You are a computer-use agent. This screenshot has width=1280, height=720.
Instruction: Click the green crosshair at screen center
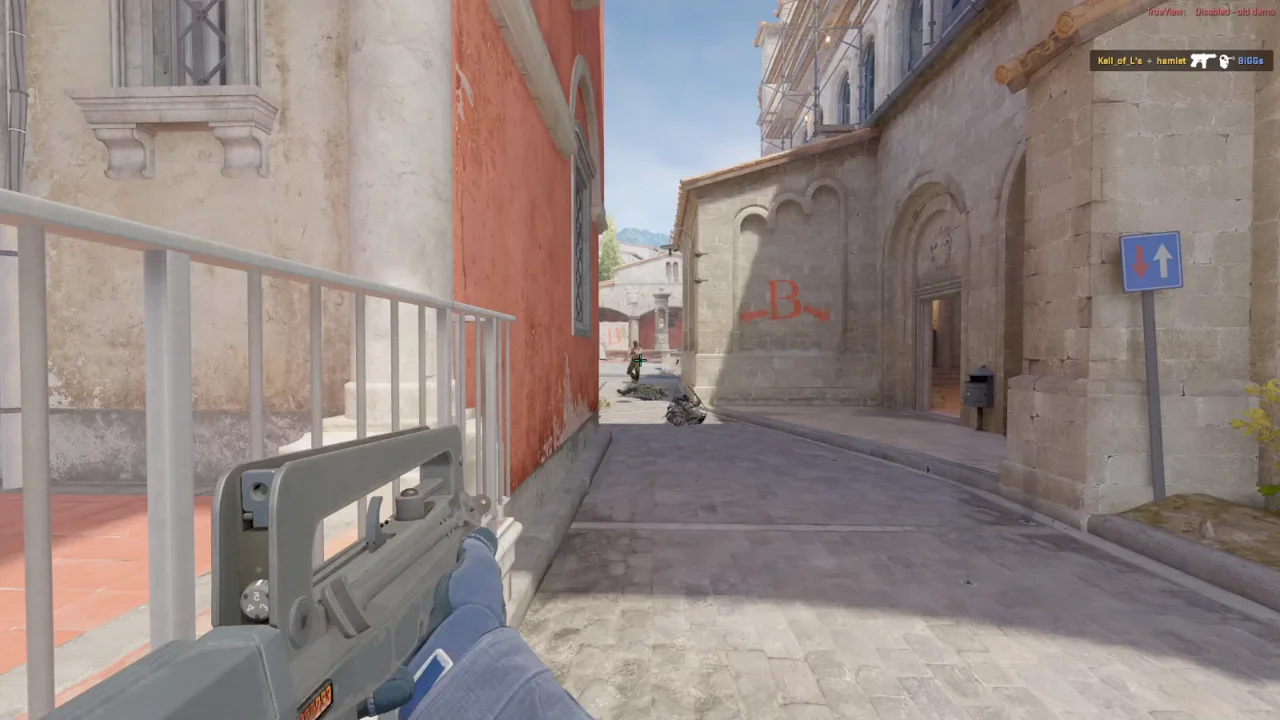[640, 360]
